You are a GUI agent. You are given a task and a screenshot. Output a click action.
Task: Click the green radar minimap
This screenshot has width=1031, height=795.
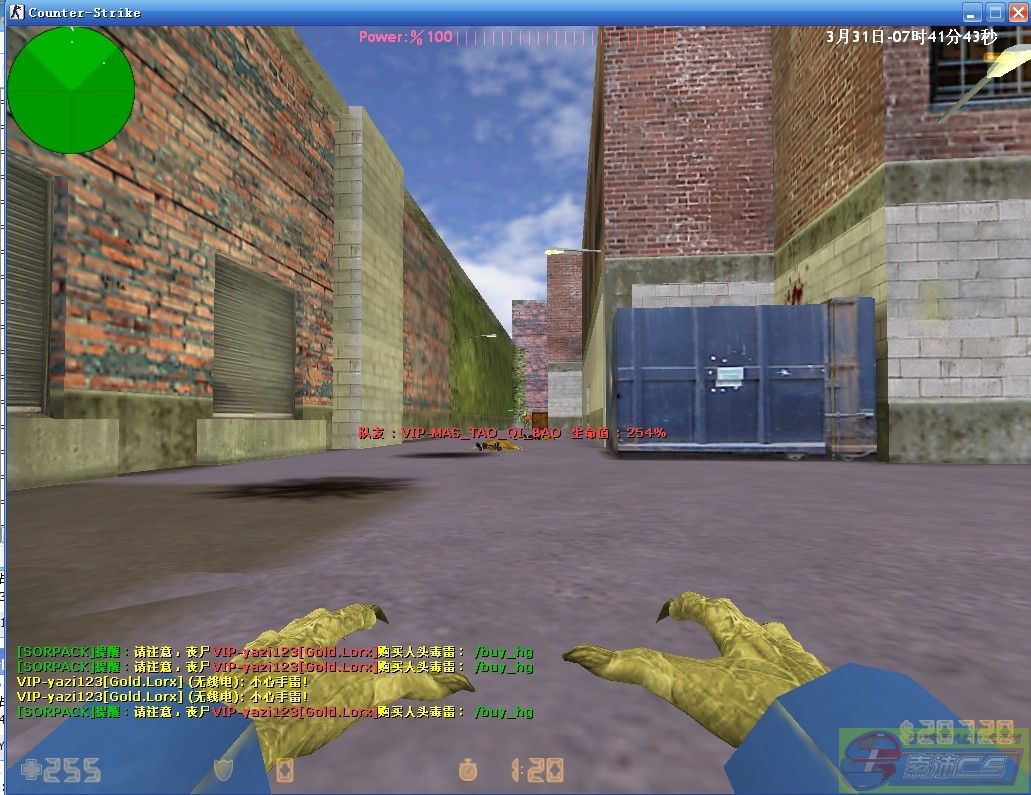(x=70, y=89)
